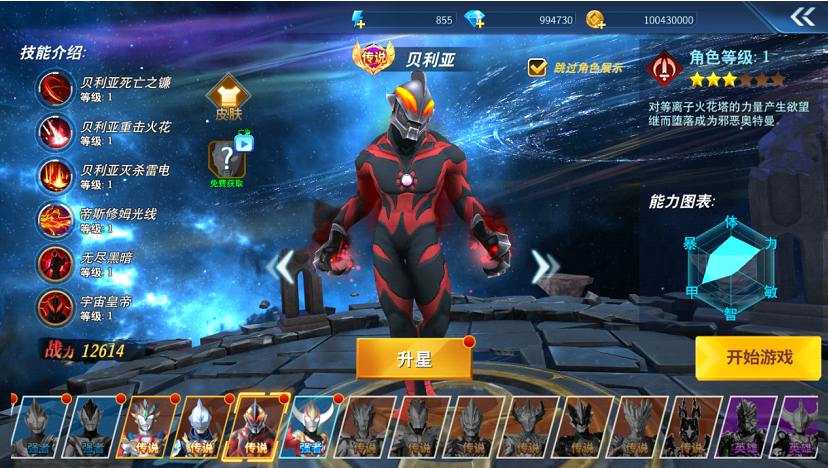This screenshot has height=468, width=828.
Task: Go back using the double-arrow button
Action: point(802,17)
